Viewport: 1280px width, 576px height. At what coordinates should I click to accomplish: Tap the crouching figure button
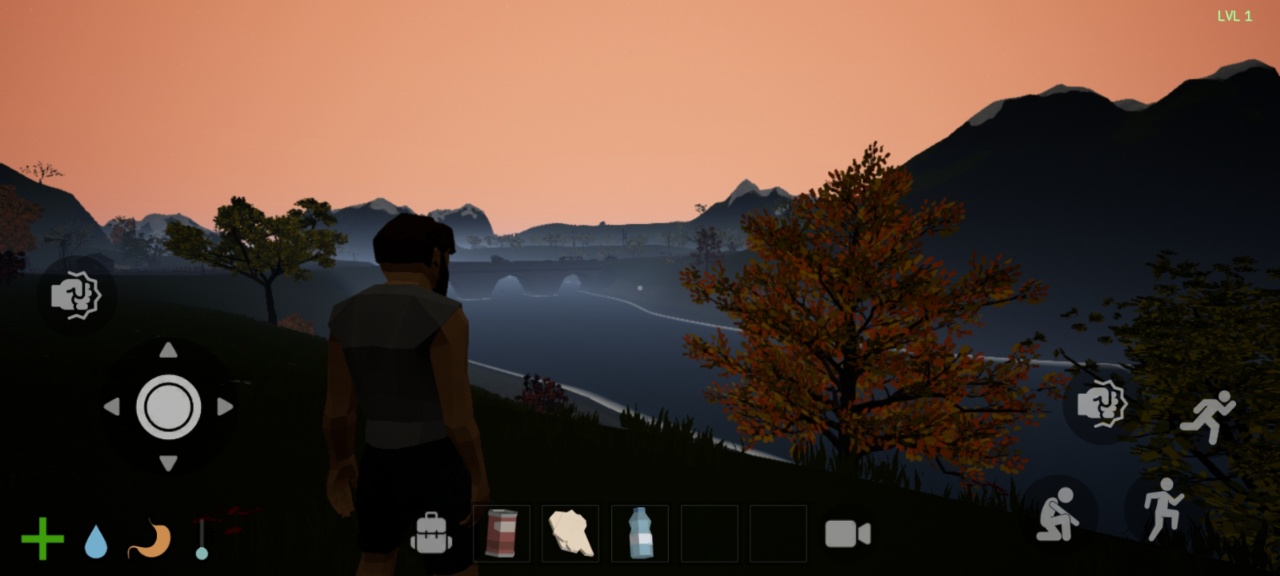1057,514
